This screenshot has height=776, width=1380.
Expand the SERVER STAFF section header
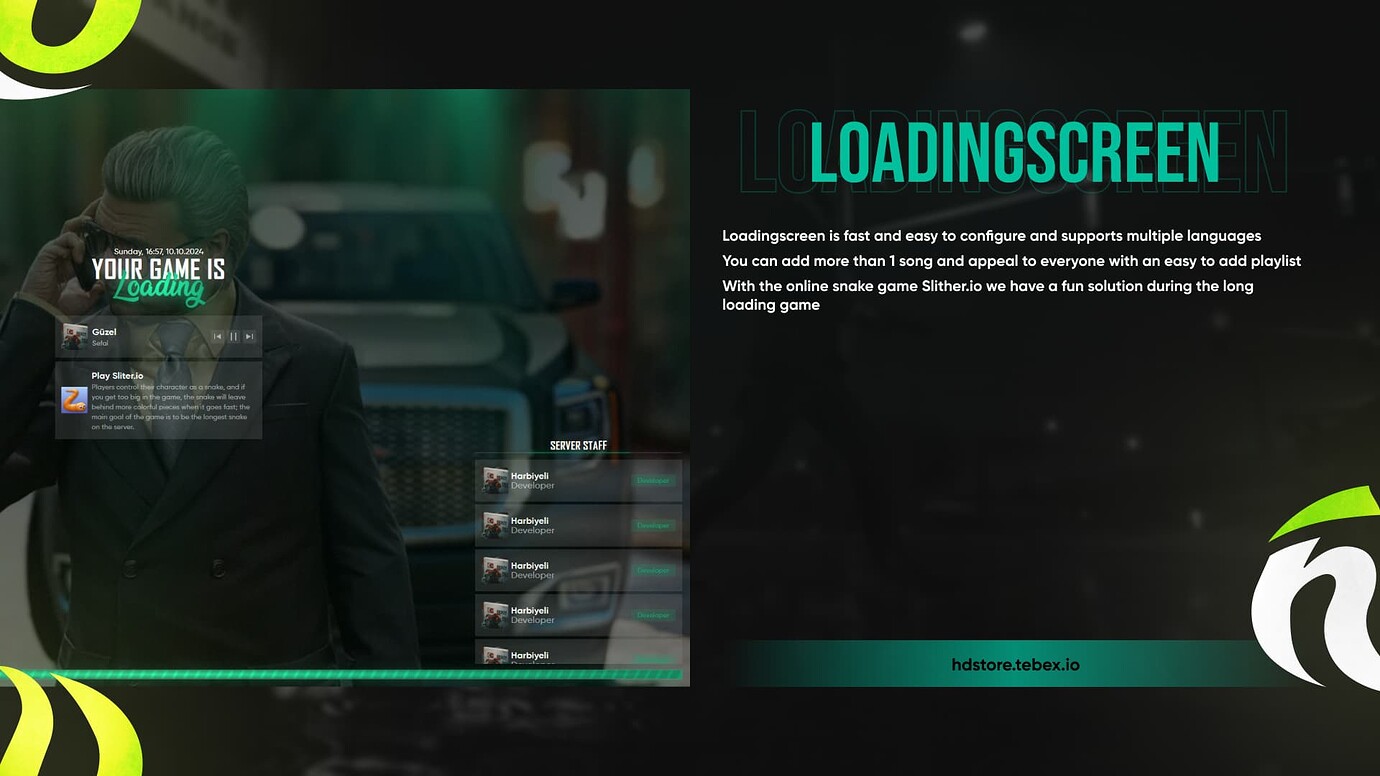pyautogui.click(x=578, y=445)
